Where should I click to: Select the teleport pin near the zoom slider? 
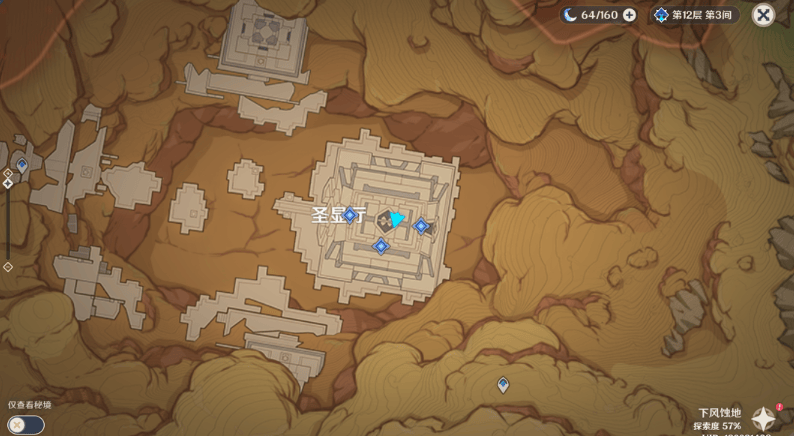[x=22, y=165]
